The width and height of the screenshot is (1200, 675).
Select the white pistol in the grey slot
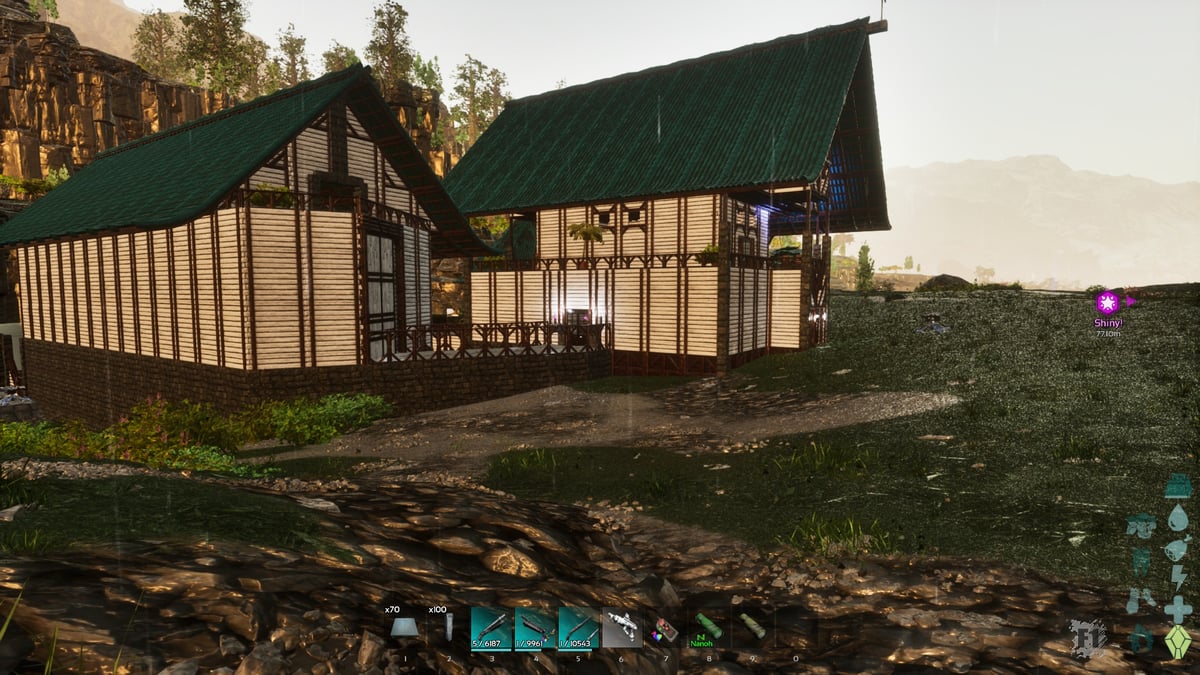click(x=622, y=628)
